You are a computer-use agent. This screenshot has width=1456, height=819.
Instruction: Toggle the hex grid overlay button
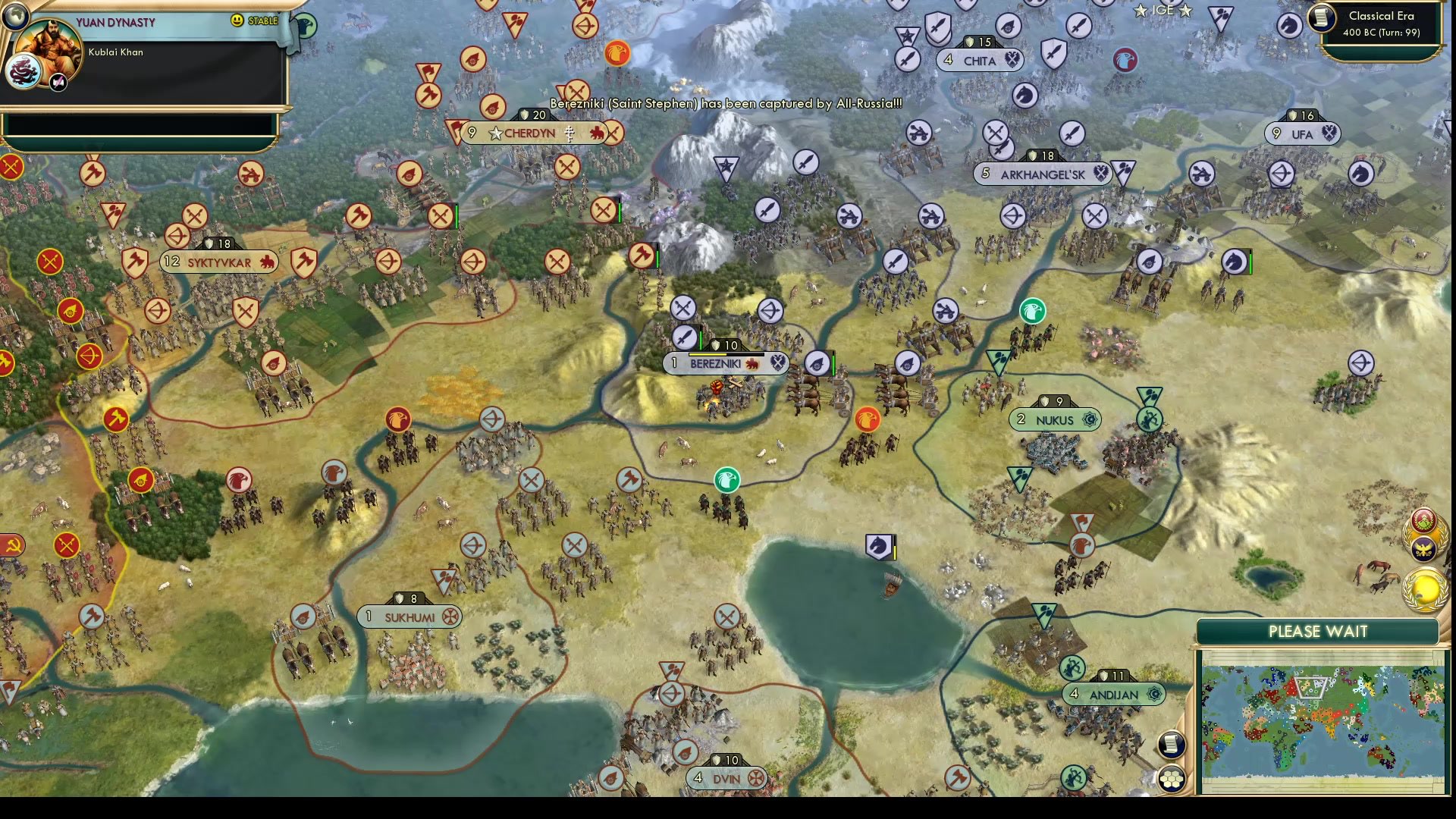coord(1172,777)
